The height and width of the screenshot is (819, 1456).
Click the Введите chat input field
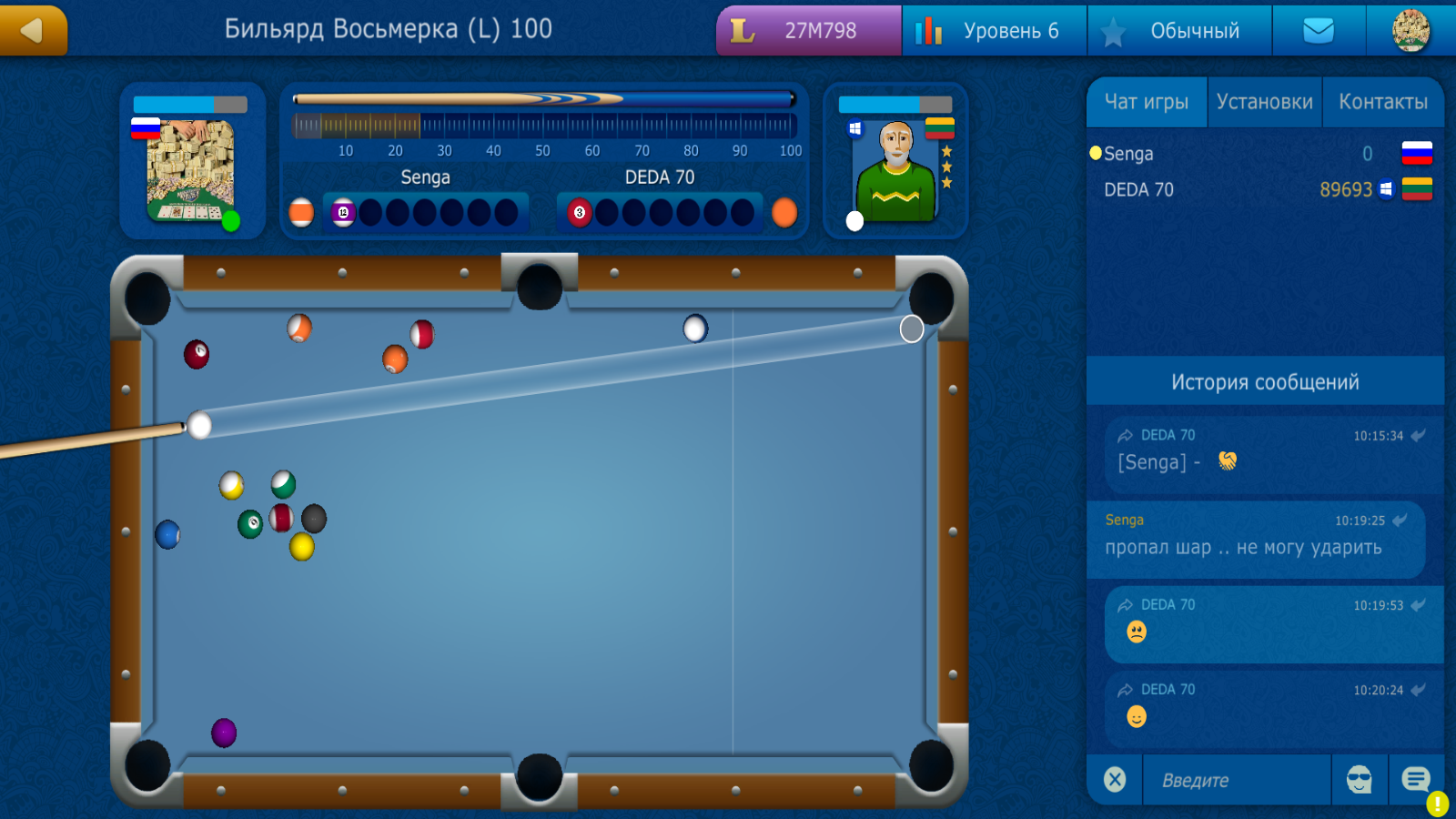click(1238, 780)
